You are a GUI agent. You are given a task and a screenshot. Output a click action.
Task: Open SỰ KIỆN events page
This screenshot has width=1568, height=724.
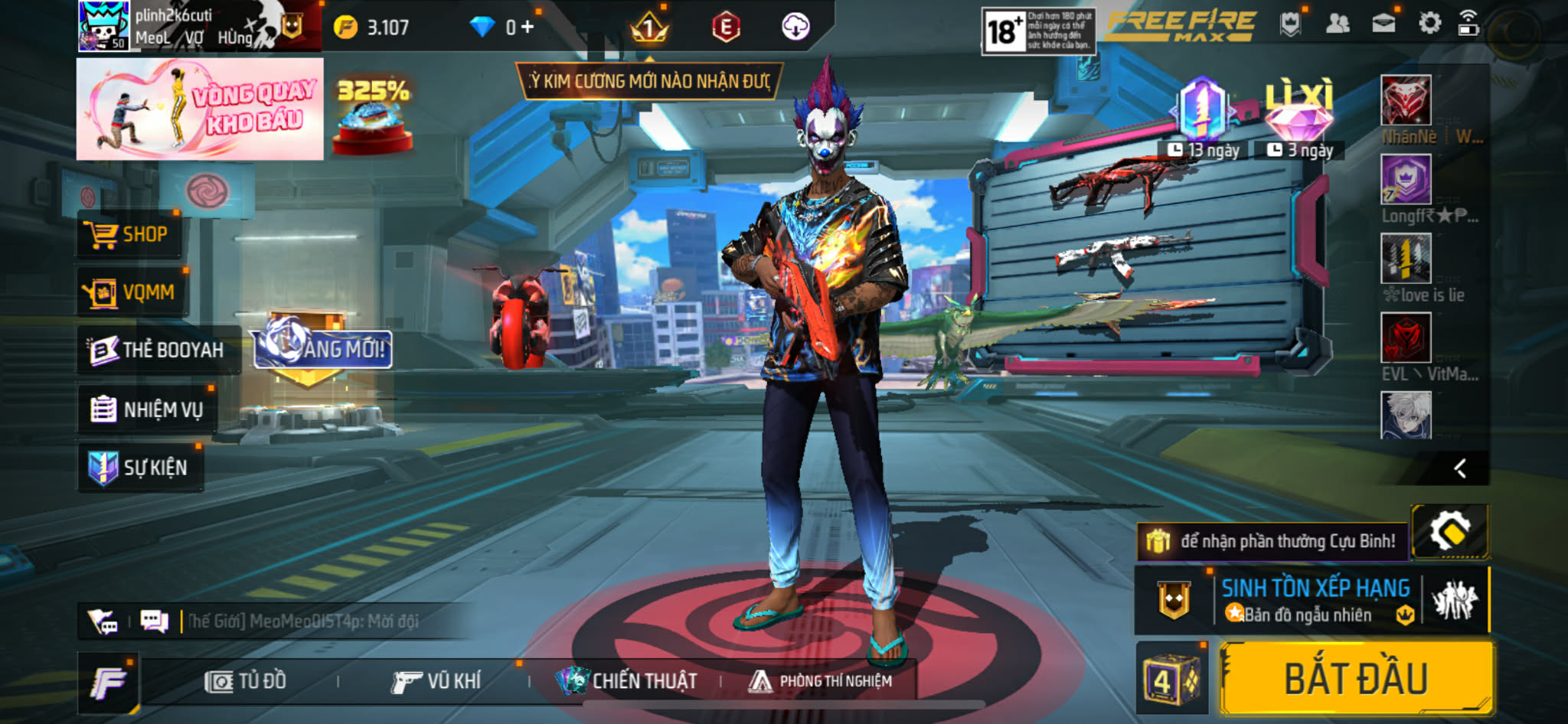click(139, 467)
